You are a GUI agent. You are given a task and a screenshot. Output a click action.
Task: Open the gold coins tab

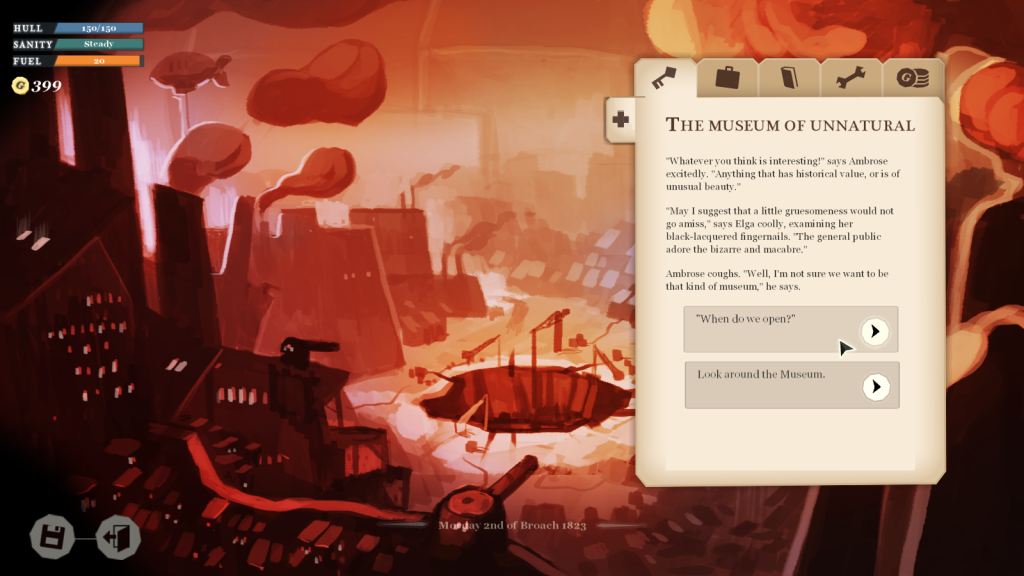pos(912,77)
